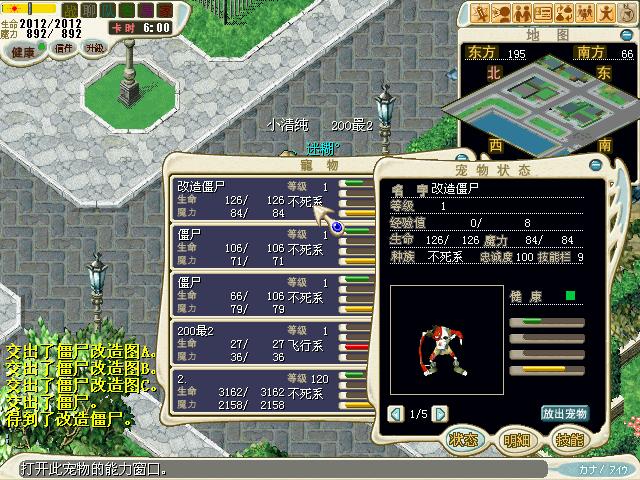
Task: Choose the 200最2 flying pet entry
Action: pos(256,343)
